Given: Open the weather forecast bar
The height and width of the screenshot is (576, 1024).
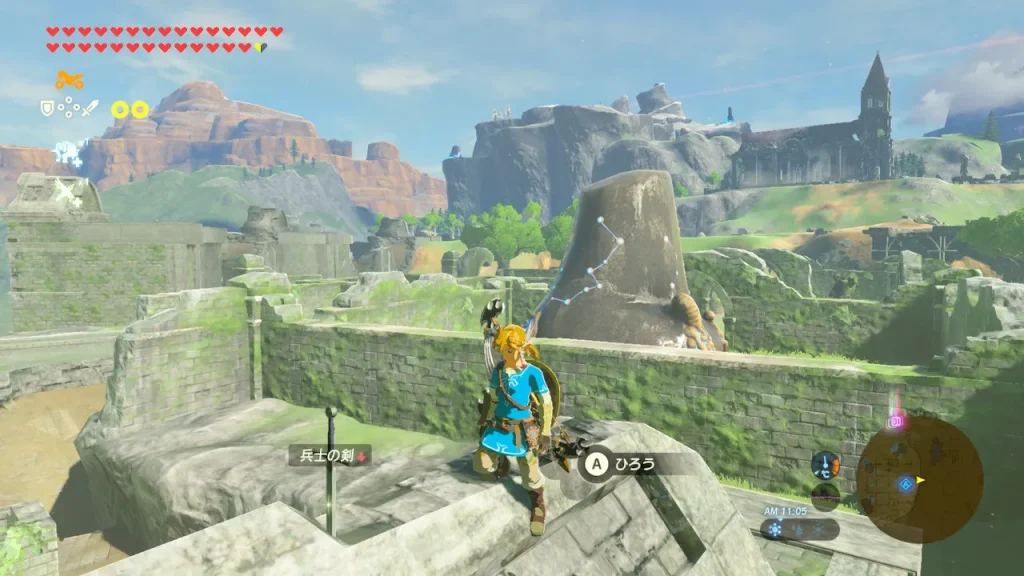Looking at the screenshot, I should pos(798,529).
